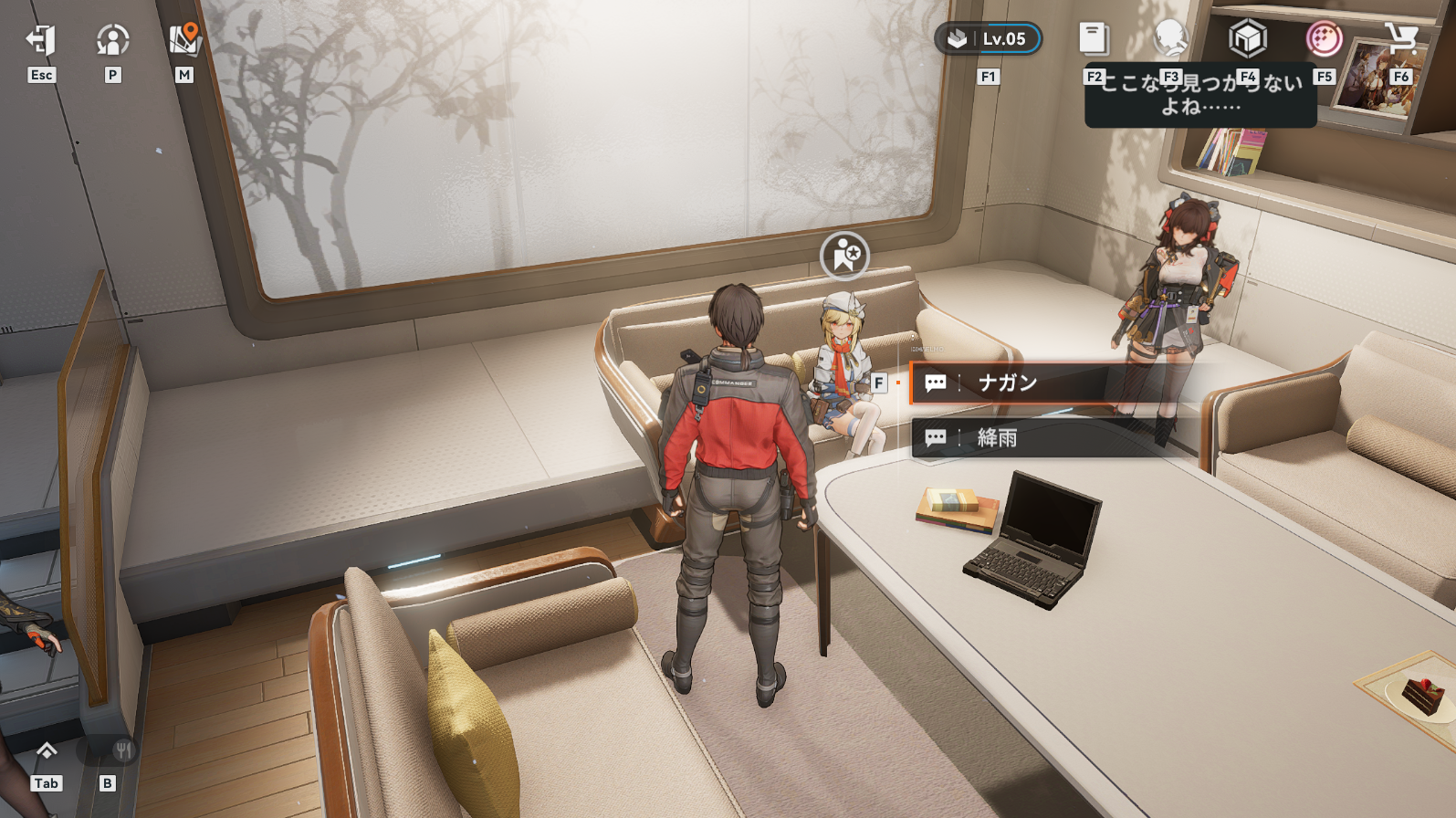1456x818 pixels.
Task: Open the stacked documents icon
Action: (1094, 39)
